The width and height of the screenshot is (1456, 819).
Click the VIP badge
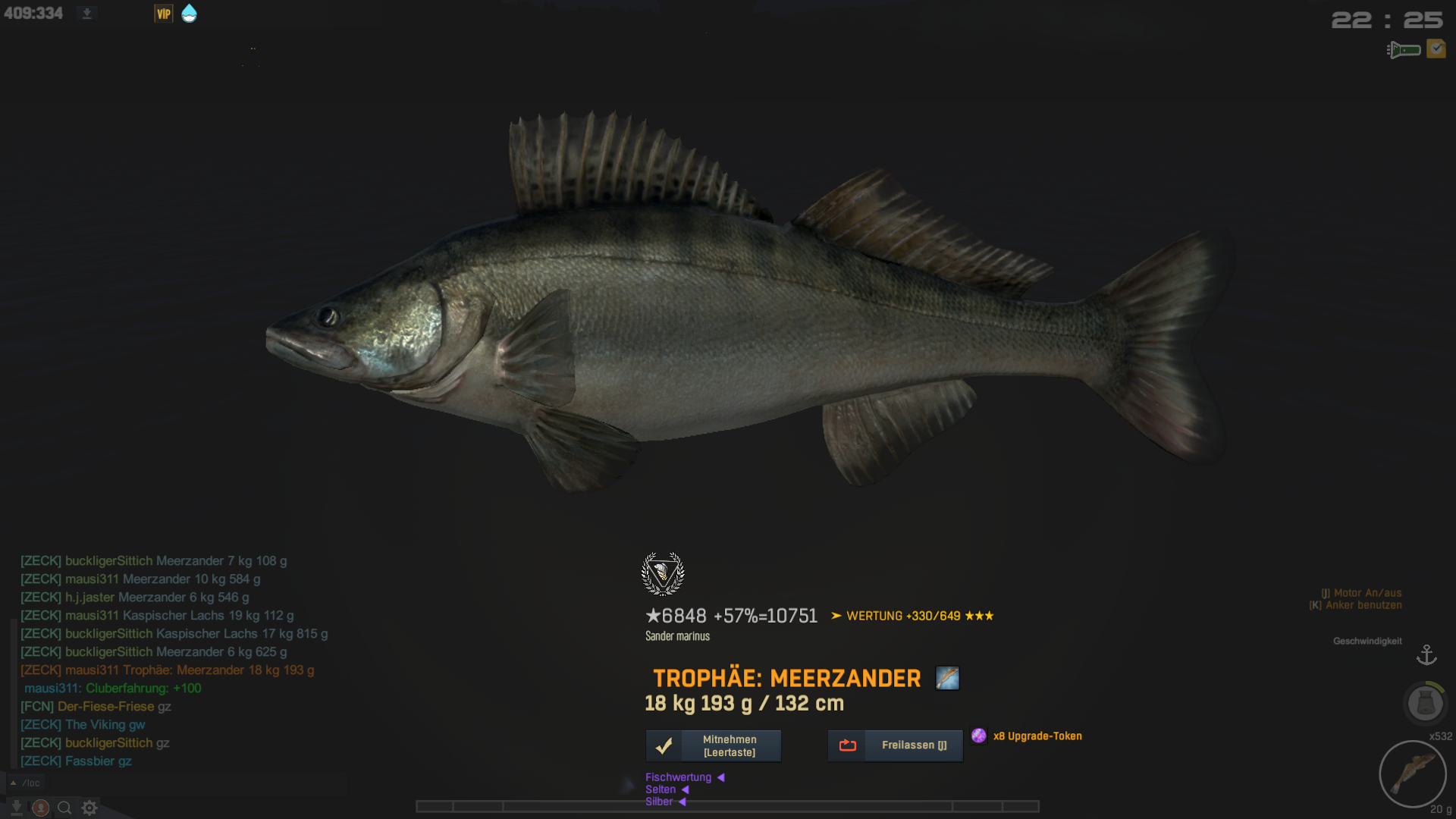(x=163, y=14)
